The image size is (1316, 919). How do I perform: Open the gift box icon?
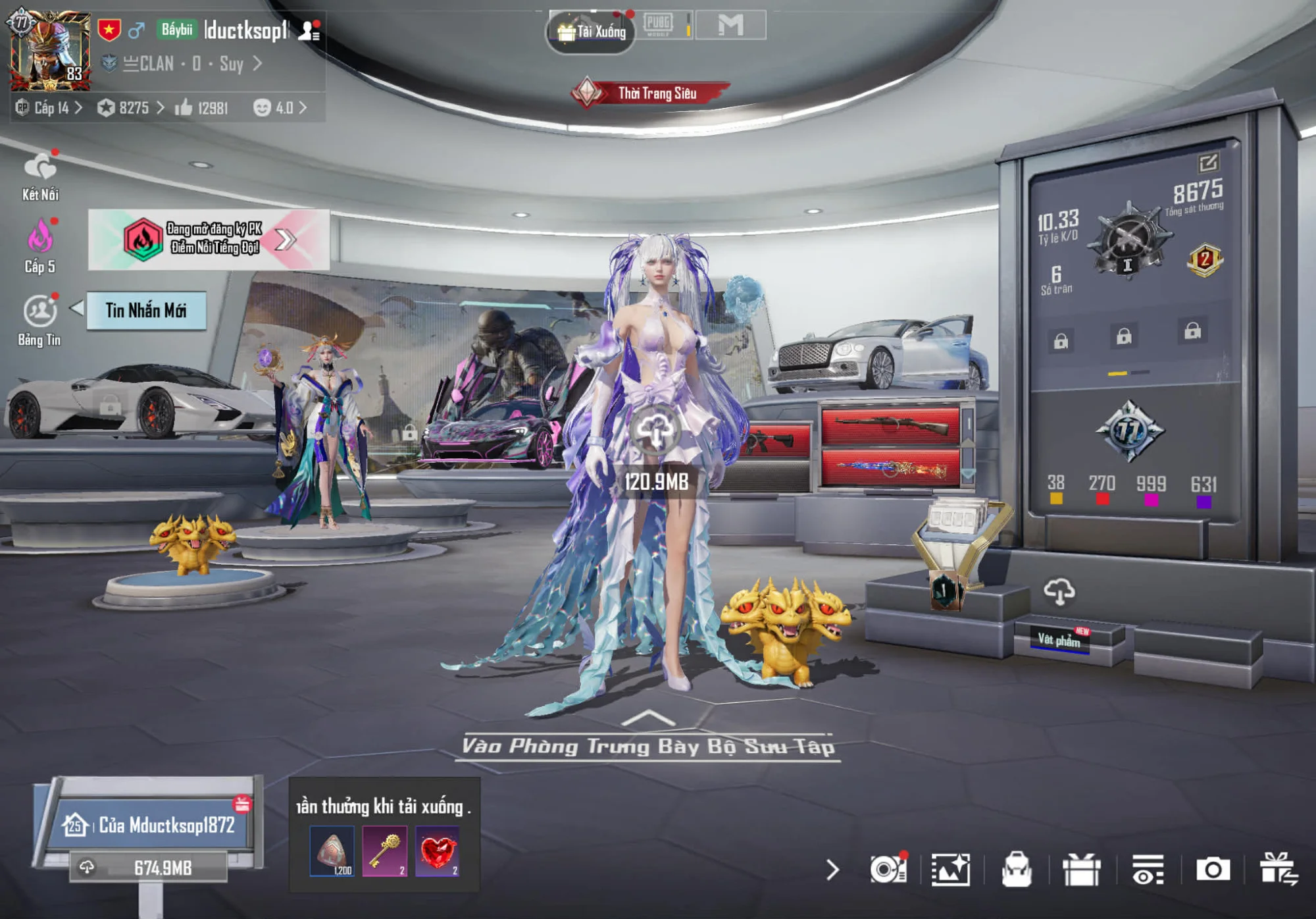click(x=1081, y=870)
